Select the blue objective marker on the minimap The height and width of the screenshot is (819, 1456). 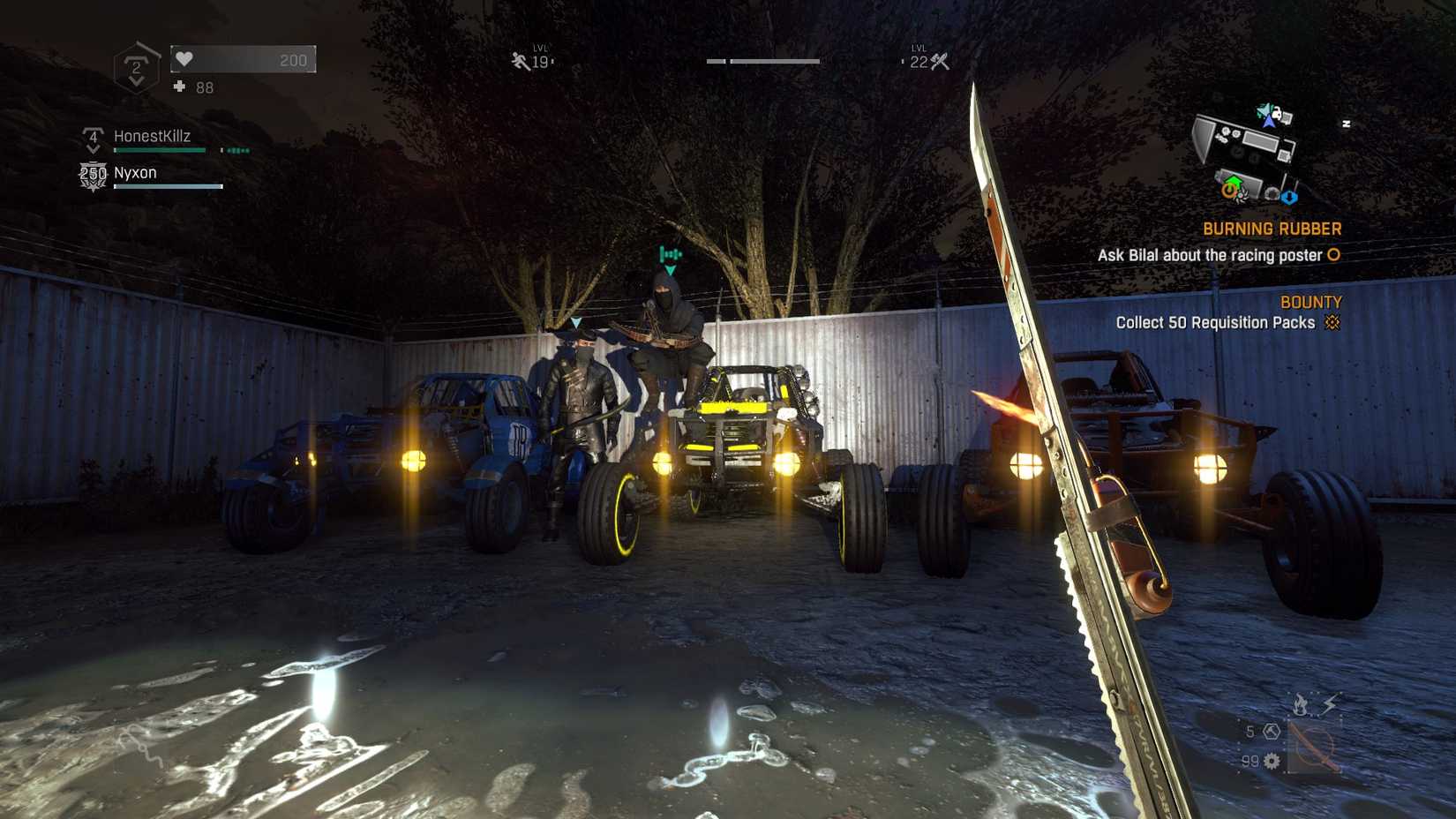click(1290, 197)
